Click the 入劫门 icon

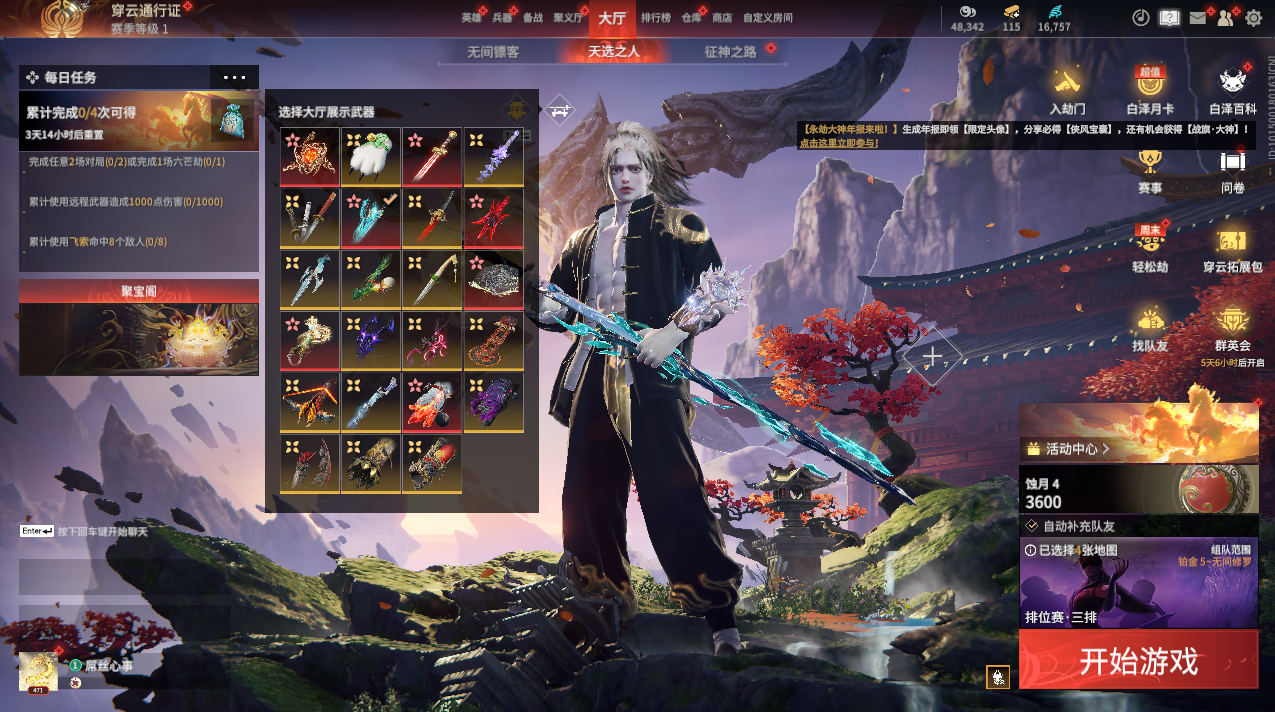pyautogui.click(x=1067, y=91)
